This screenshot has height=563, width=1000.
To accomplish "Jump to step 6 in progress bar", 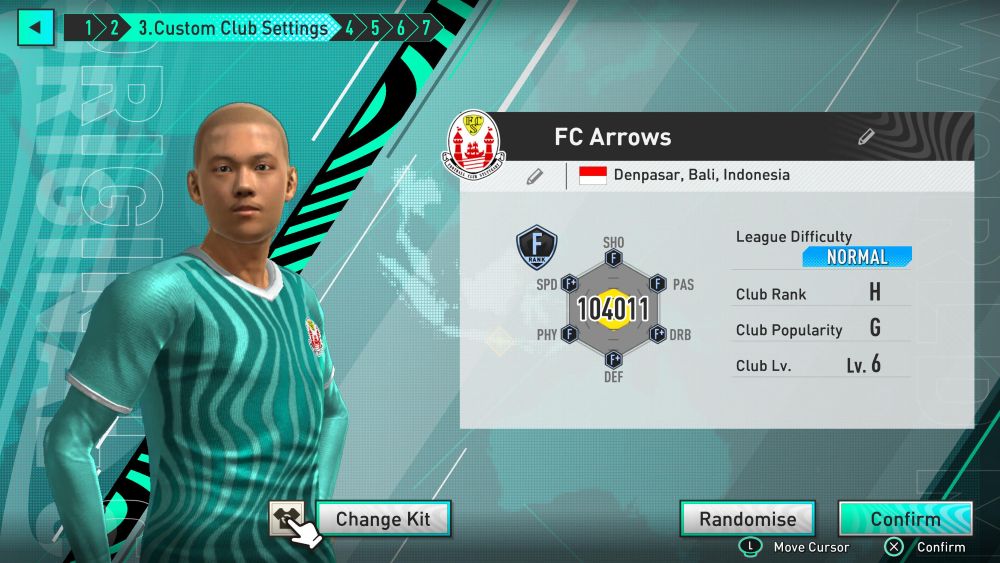I will [x=400, y=28].
